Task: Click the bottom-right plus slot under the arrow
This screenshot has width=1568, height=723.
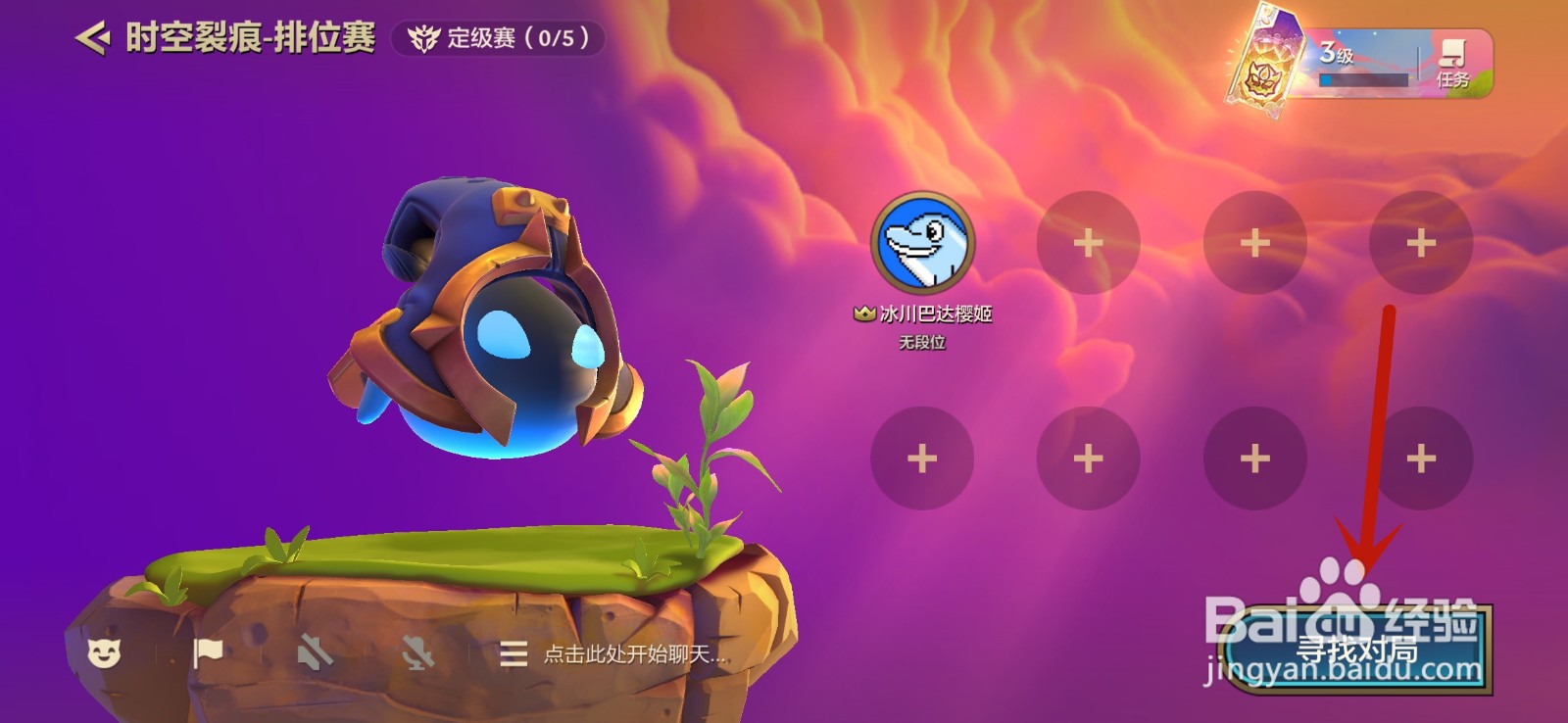Action: pyautogui.click(x=1419, y=457)
